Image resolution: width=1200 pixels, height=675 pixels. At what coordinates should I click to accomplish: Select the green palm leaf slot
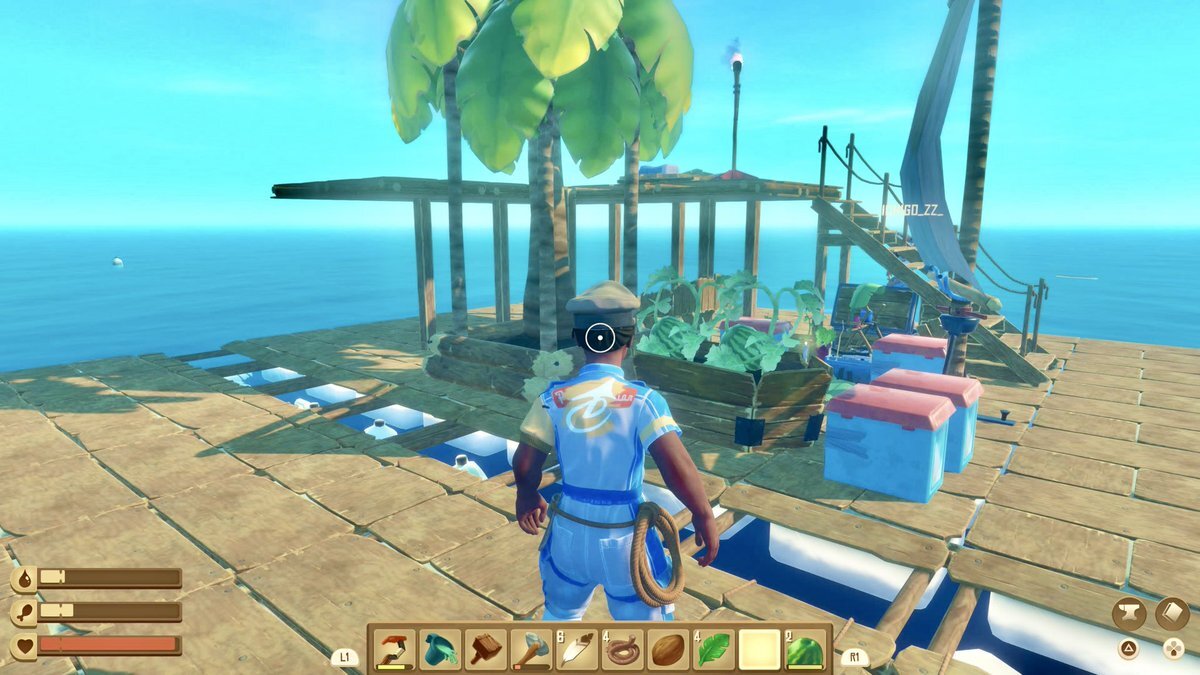[713, 650]
